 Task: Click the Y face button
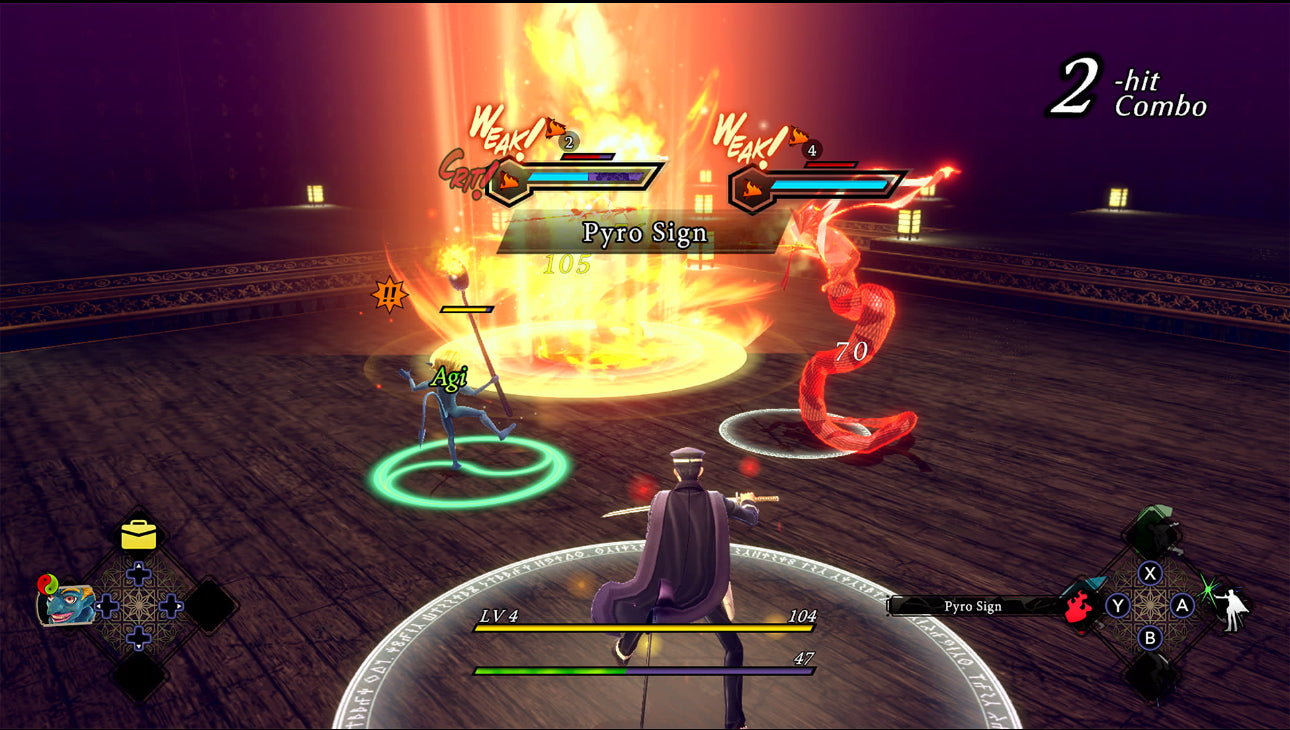pos(1117,605)
